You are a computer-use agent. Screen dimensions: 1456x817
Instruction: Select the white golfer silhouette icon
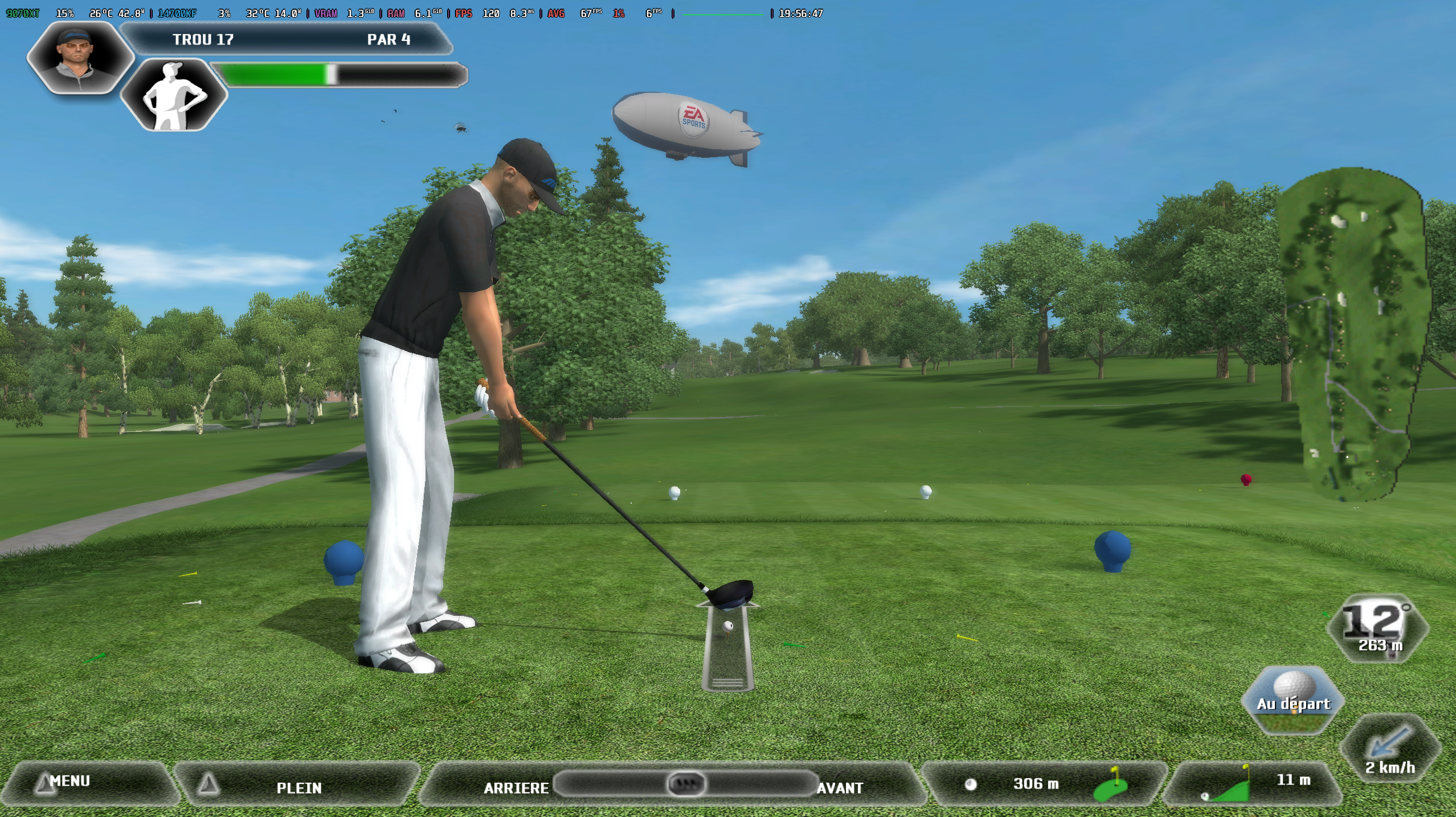point(174,95)
